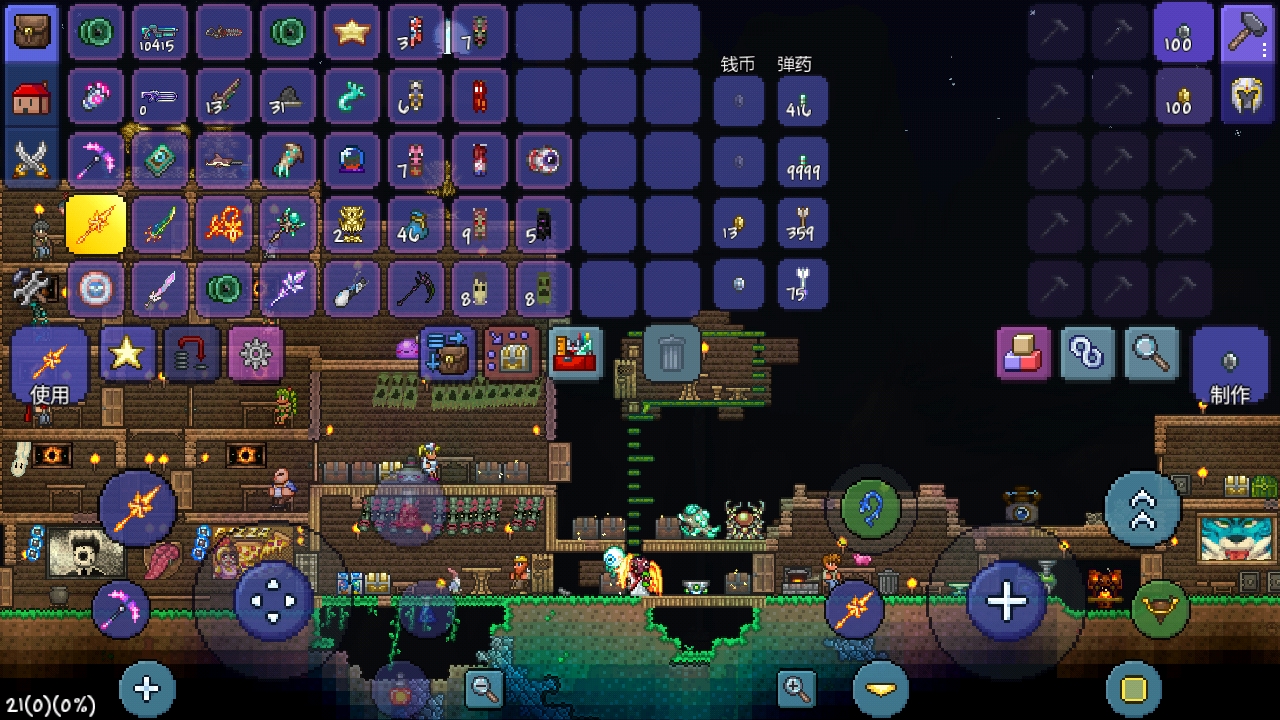1280x720 pixels.
Task: Tap the 使用 use item button
Action: tap(49, 365)
